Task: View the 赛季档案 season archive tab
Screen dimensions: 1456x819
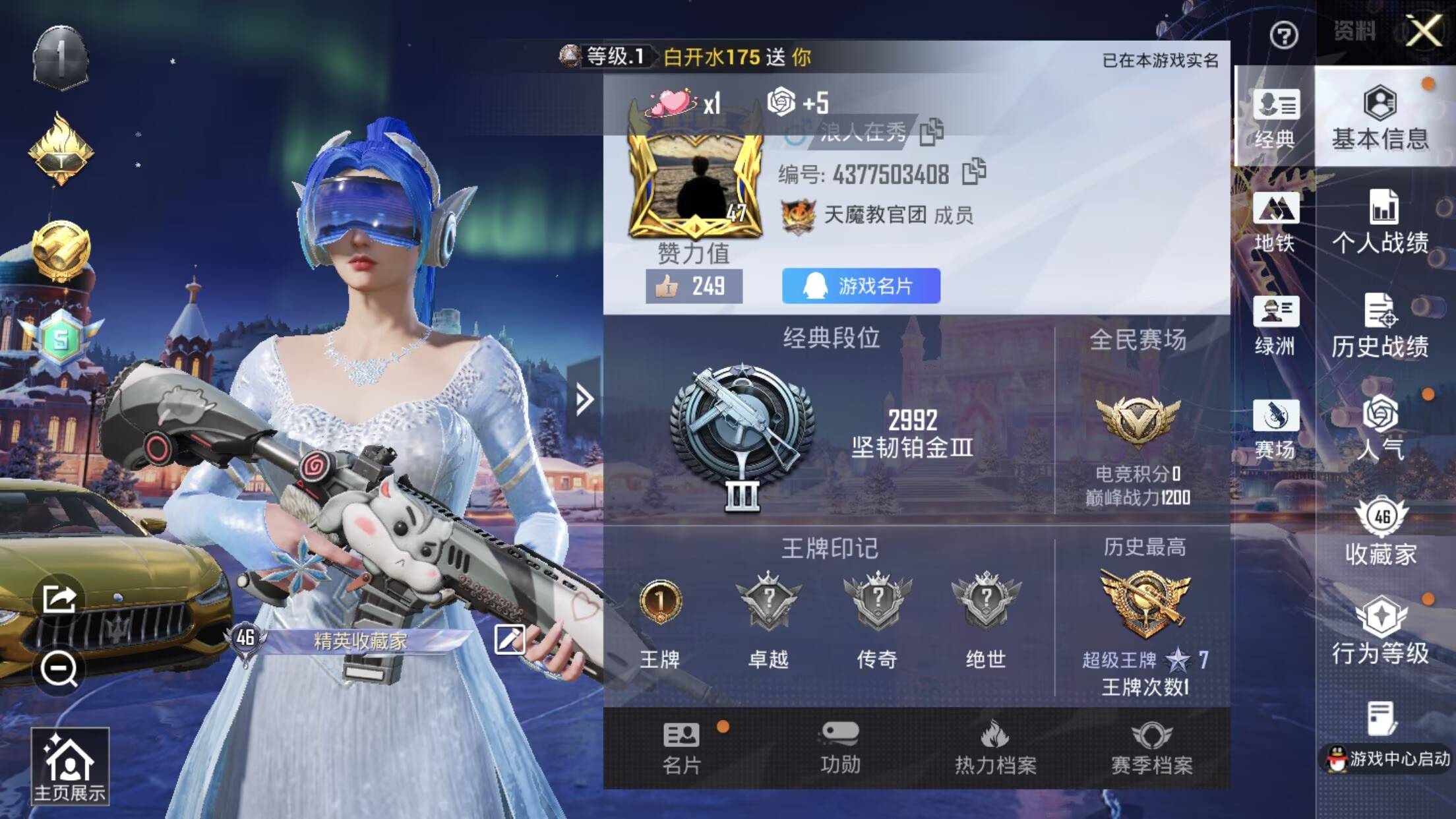Action: coord(1151,748)
